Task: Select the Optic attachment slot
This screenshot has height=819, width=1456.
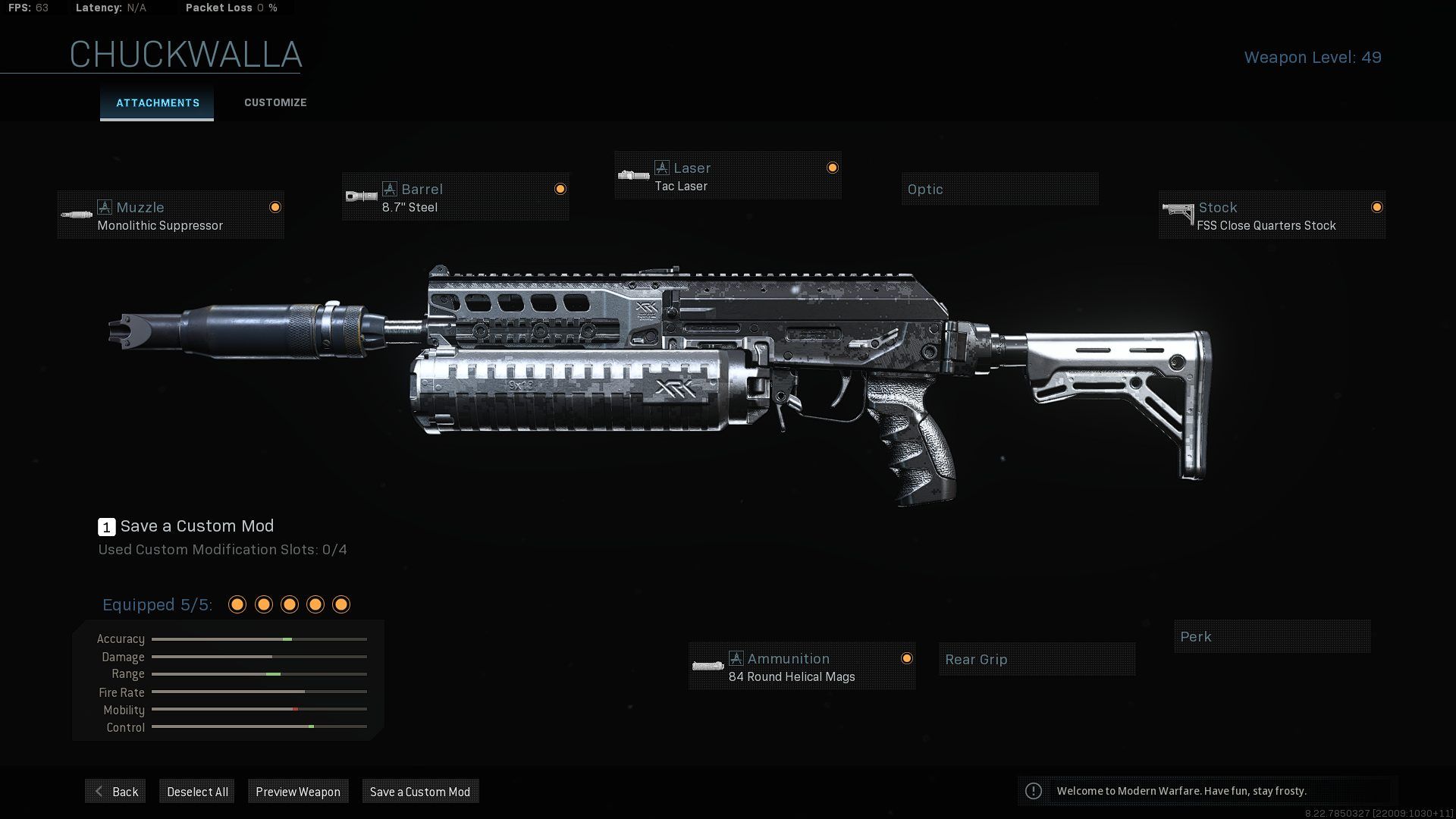Action: coord(999,189)
